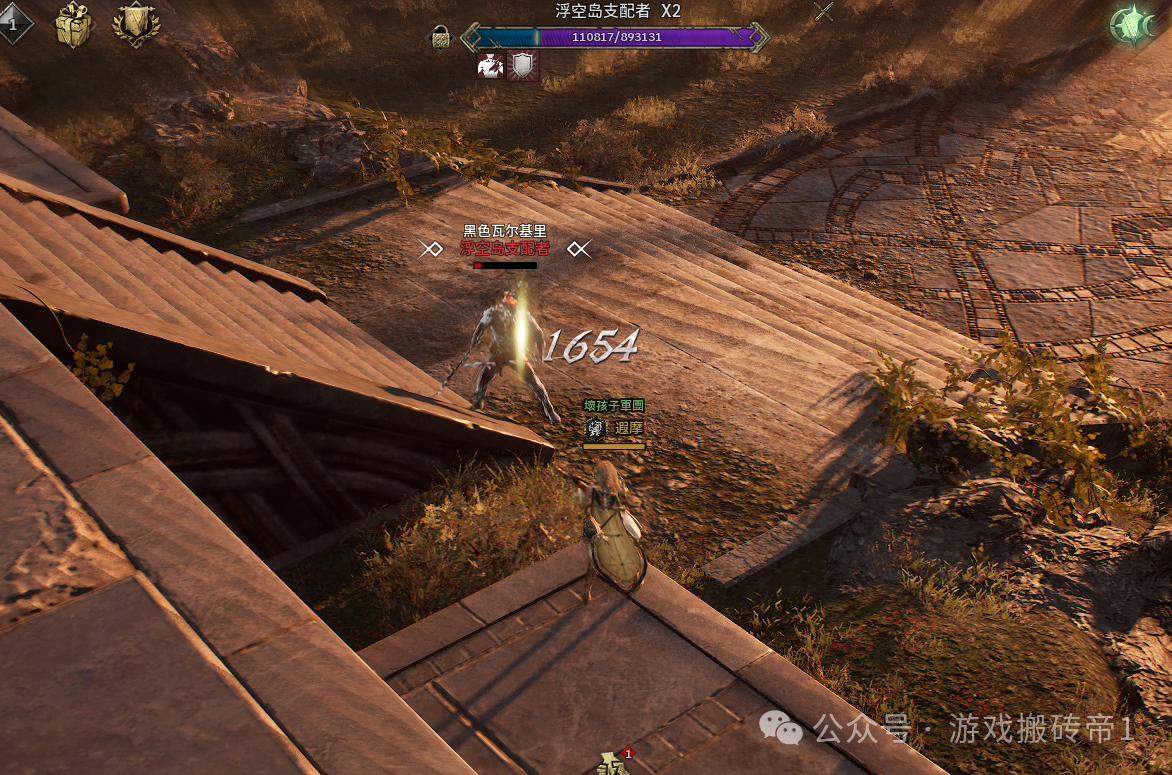
Task: Click the laurel shield emblem icon
Action: pos(136,24)
